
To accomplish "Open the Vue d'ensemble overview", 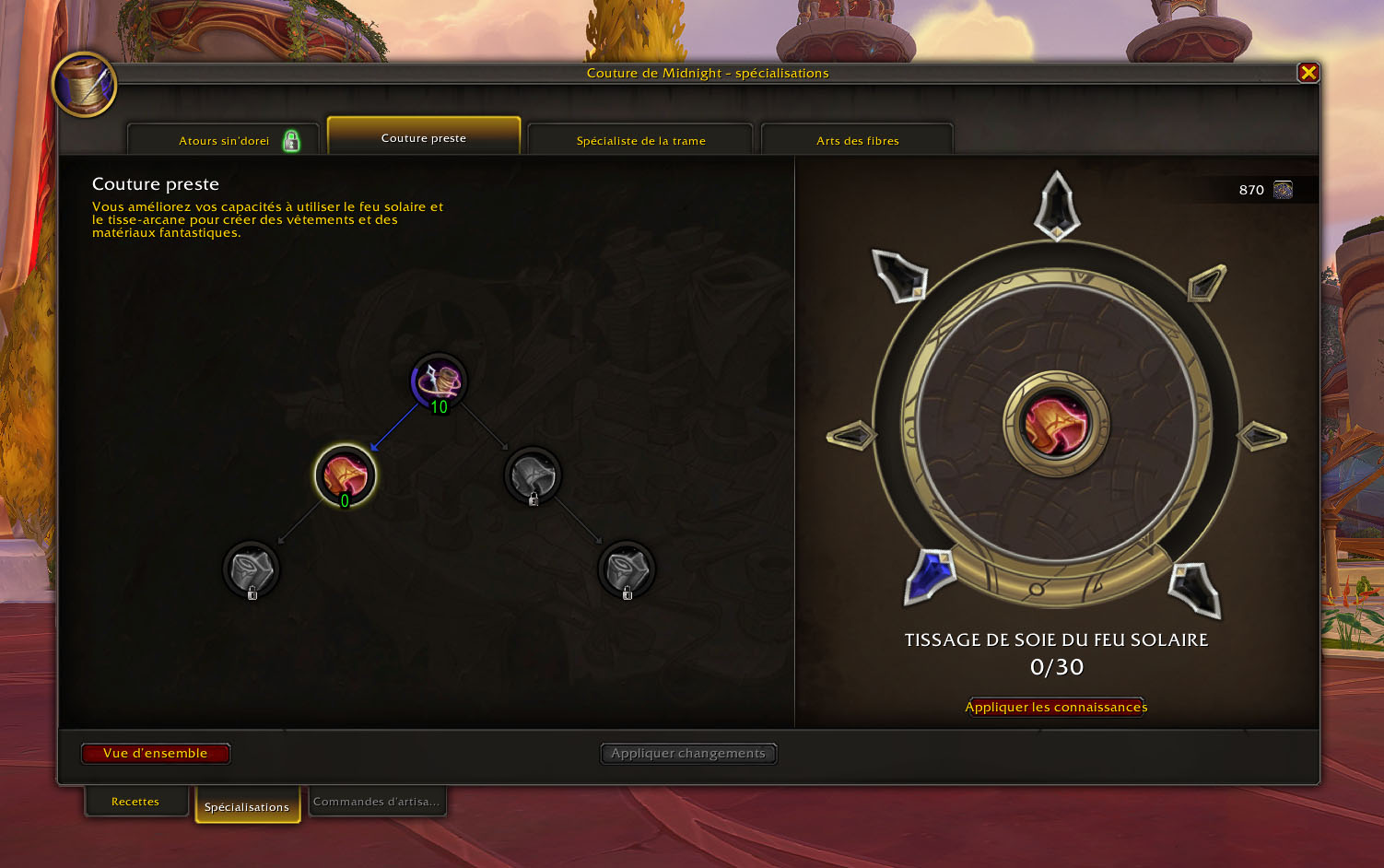I will [x=156, y=754].
